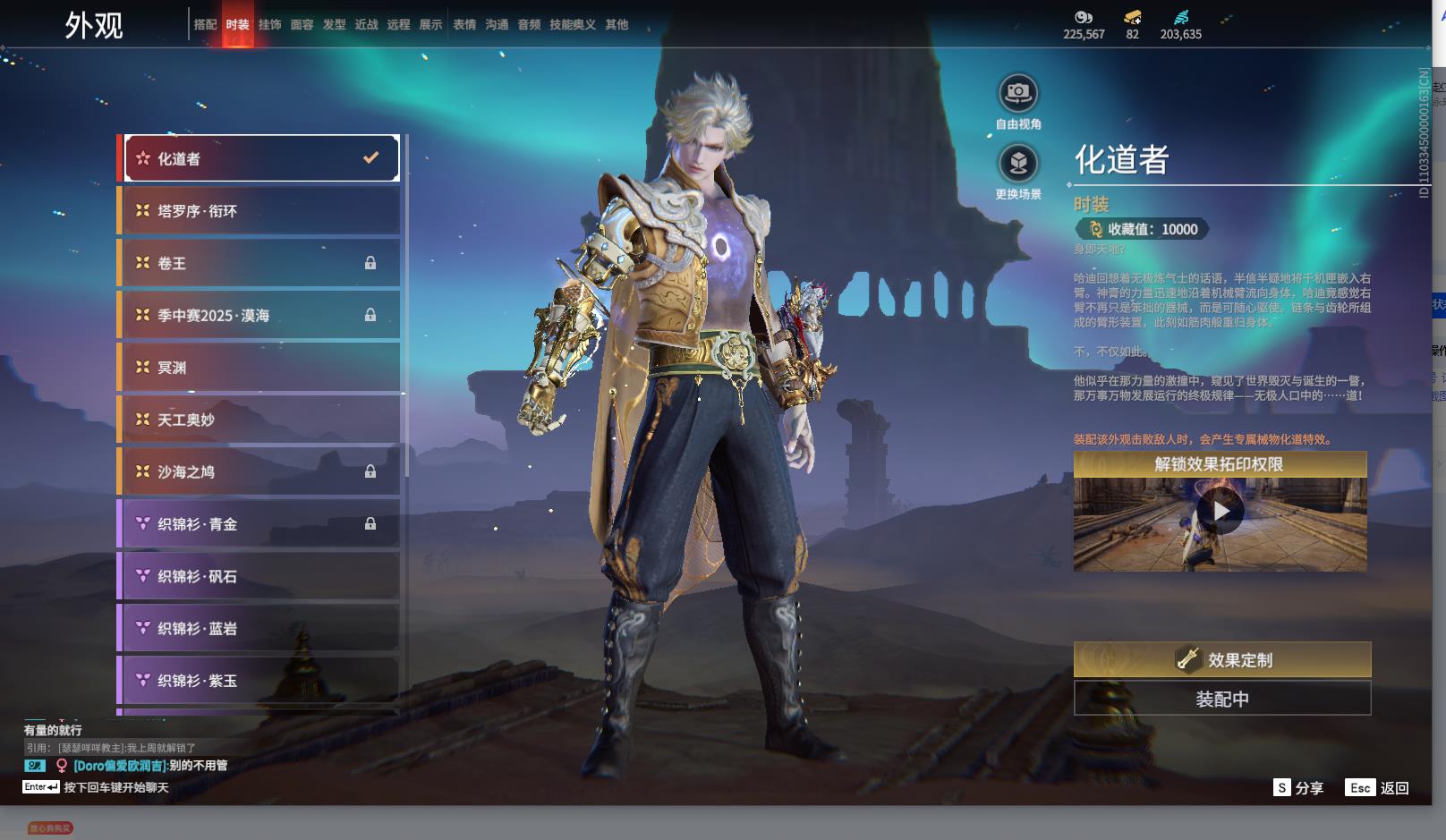Choose the locked 卷王 outfit
This screenshot has height=840, width=1446.
(260, 263)
